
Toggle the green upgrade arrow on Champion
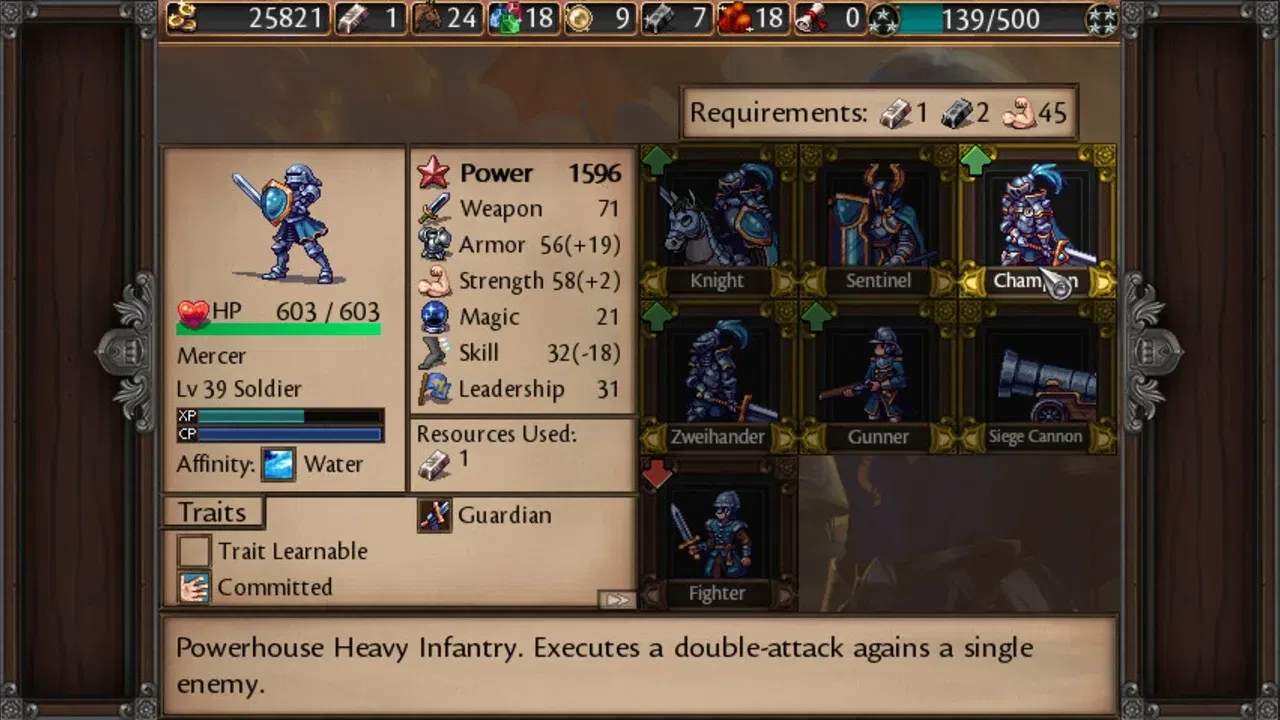[x=974, y=160]
